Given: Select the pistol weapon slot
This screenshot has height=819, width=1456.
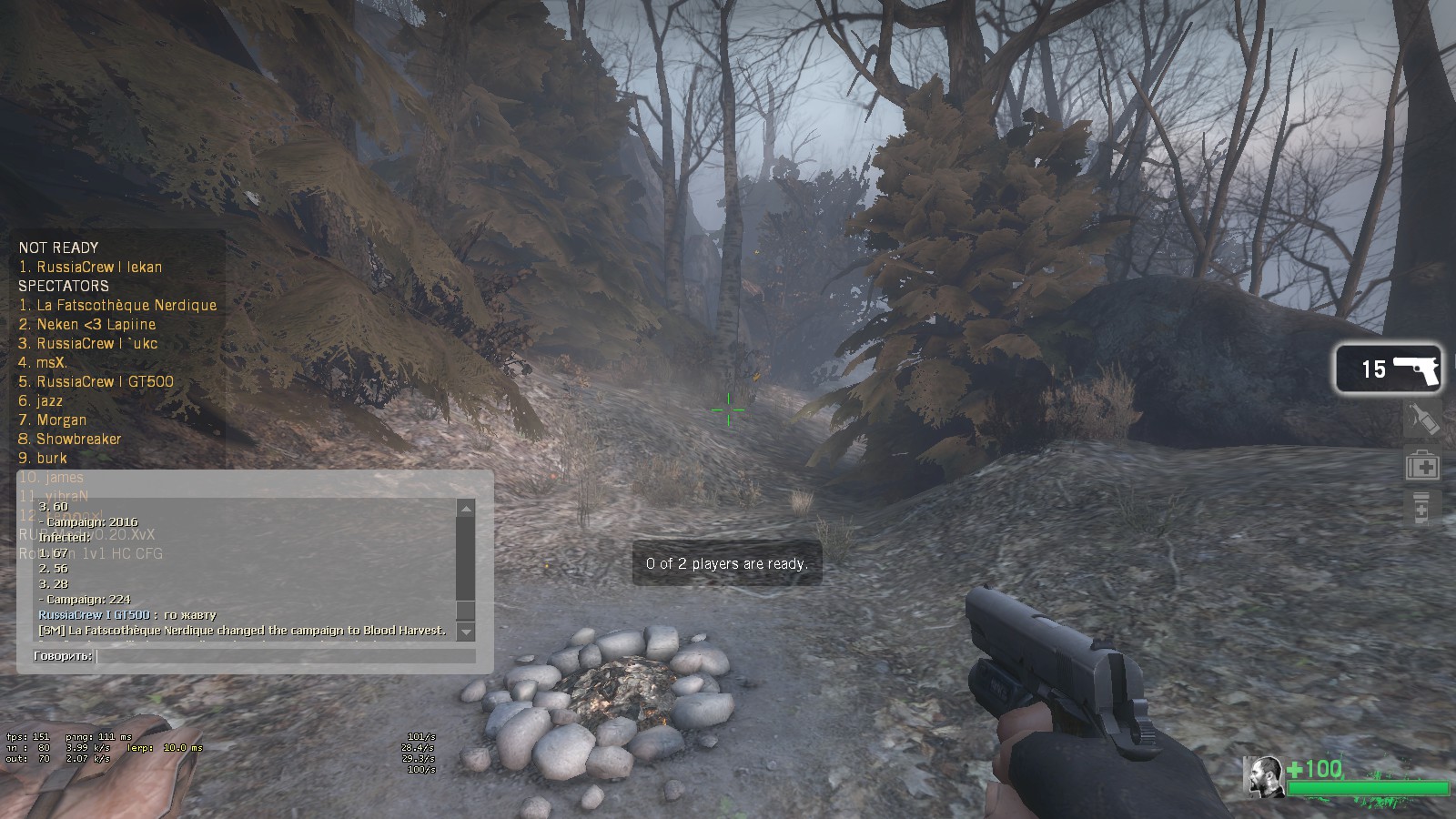Looking at the screenshot, I should [x=1389, y=369].
